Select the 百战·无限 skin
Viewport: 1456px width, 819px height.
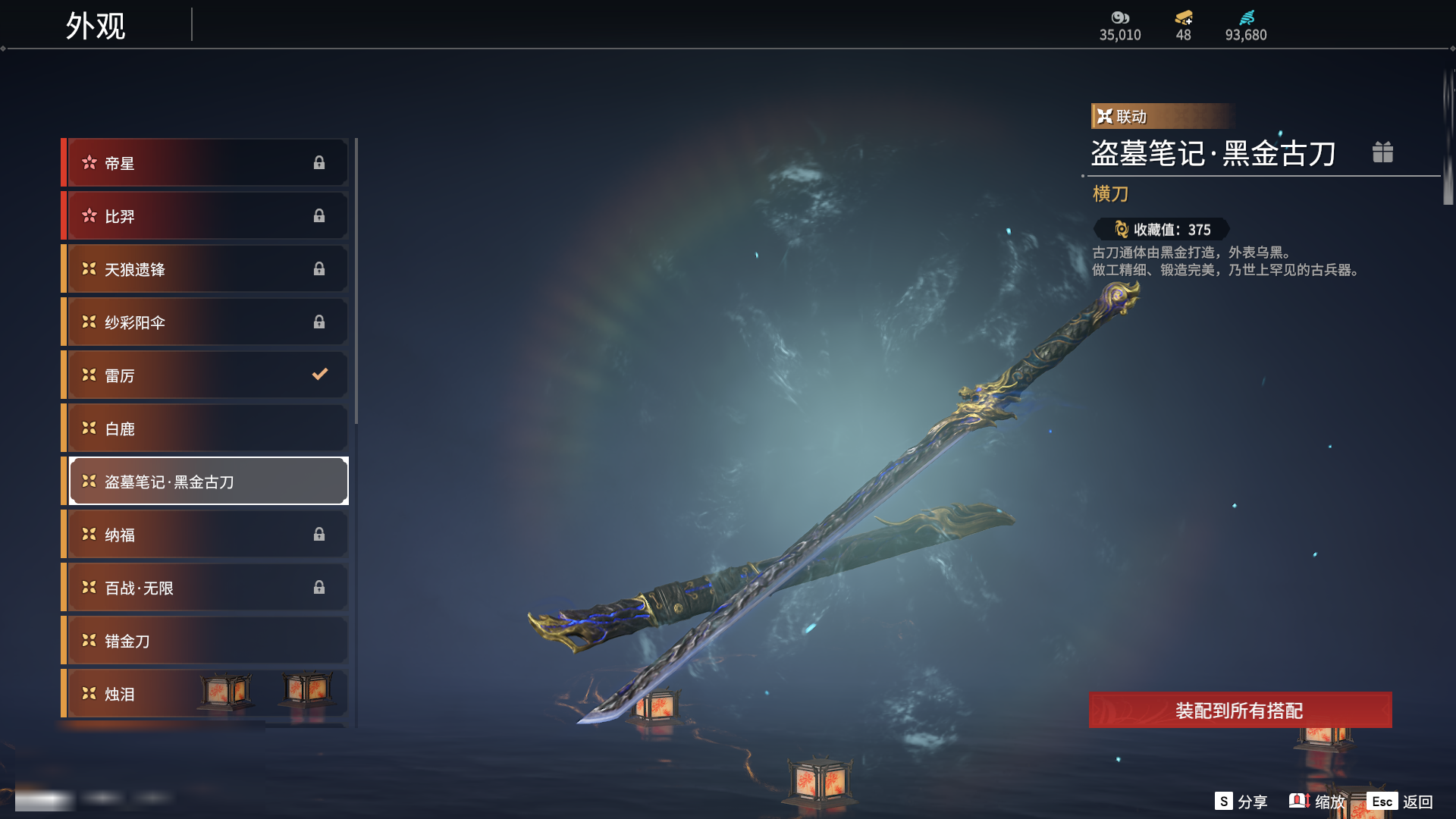206,588
